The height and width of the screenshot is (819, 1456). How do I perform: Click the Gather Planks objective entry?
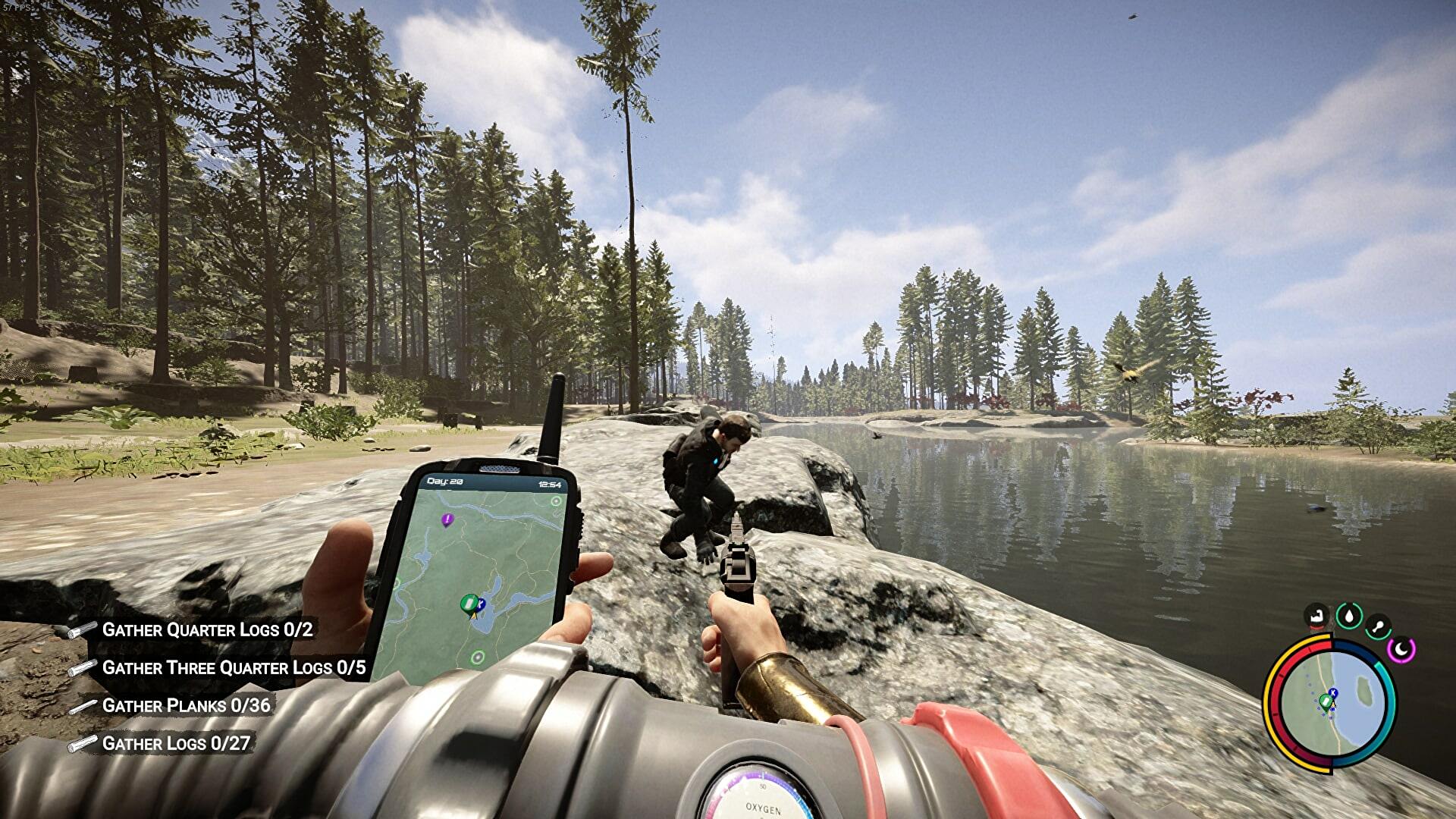coord(186,705)
